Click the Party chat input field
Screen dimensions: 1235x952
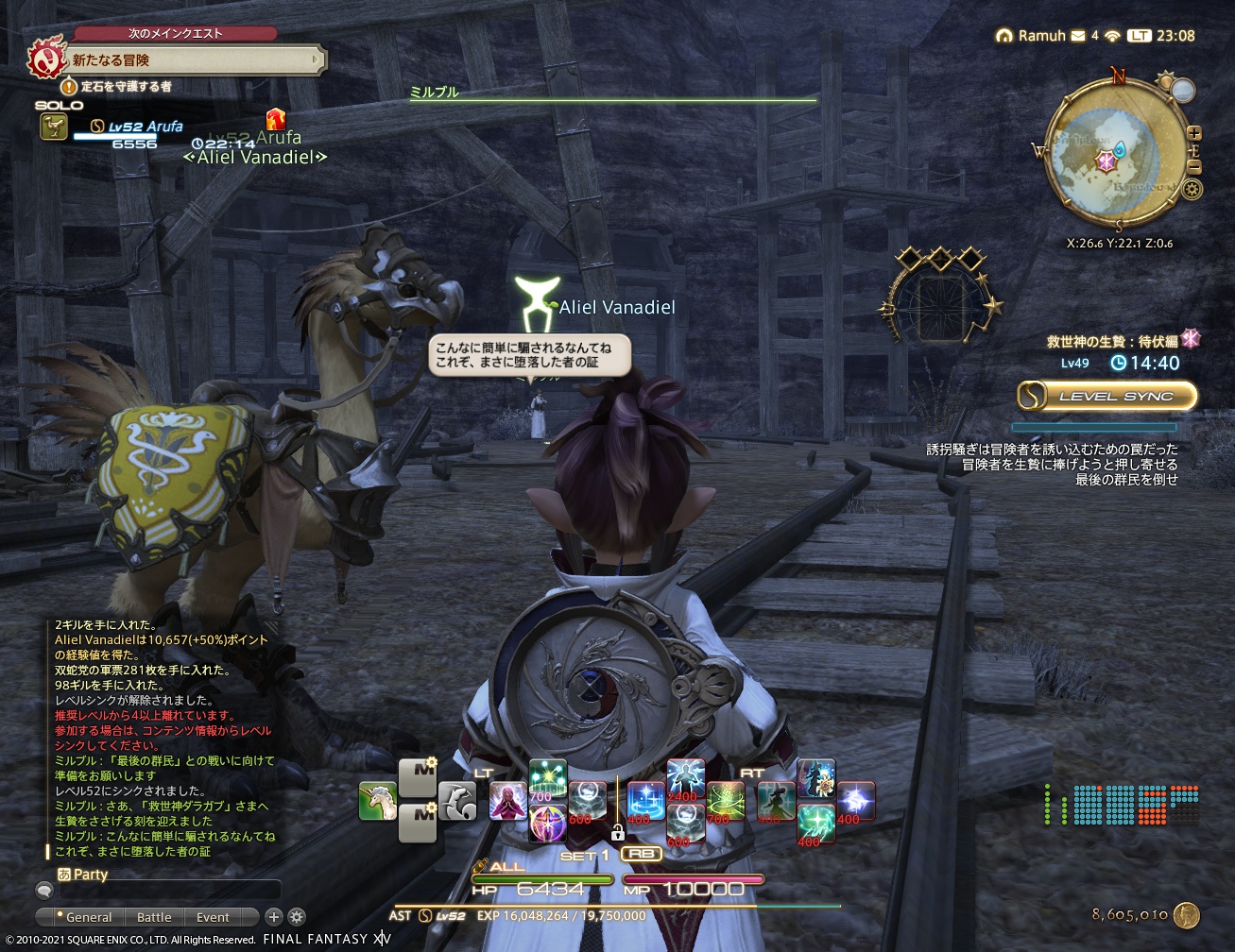(170, 889)
